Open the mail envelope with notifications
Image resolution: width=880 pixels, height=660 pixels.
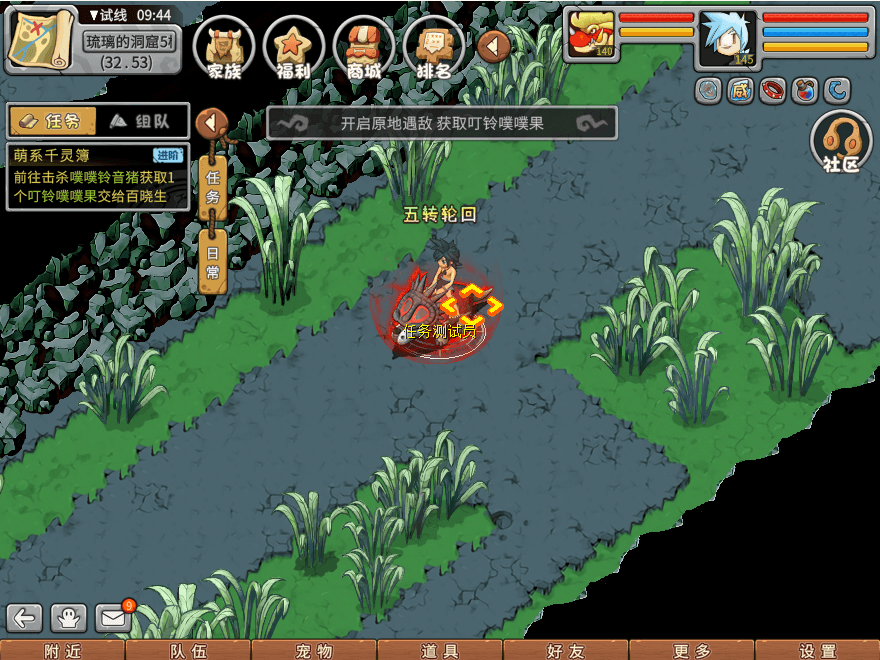point(114,617)
